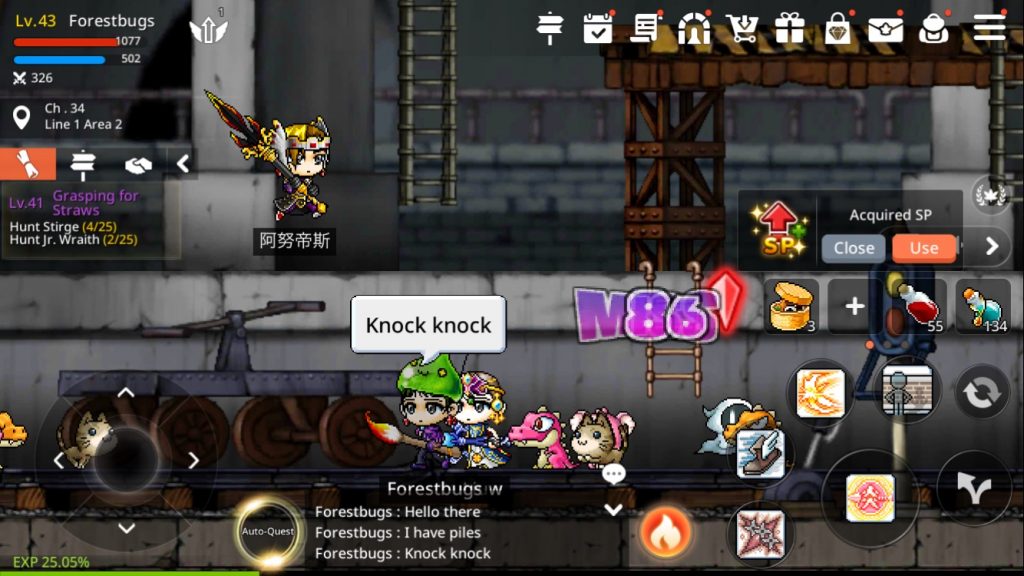
Task: Swap skill set with the circular arrows button
Action: coord(982,392)
